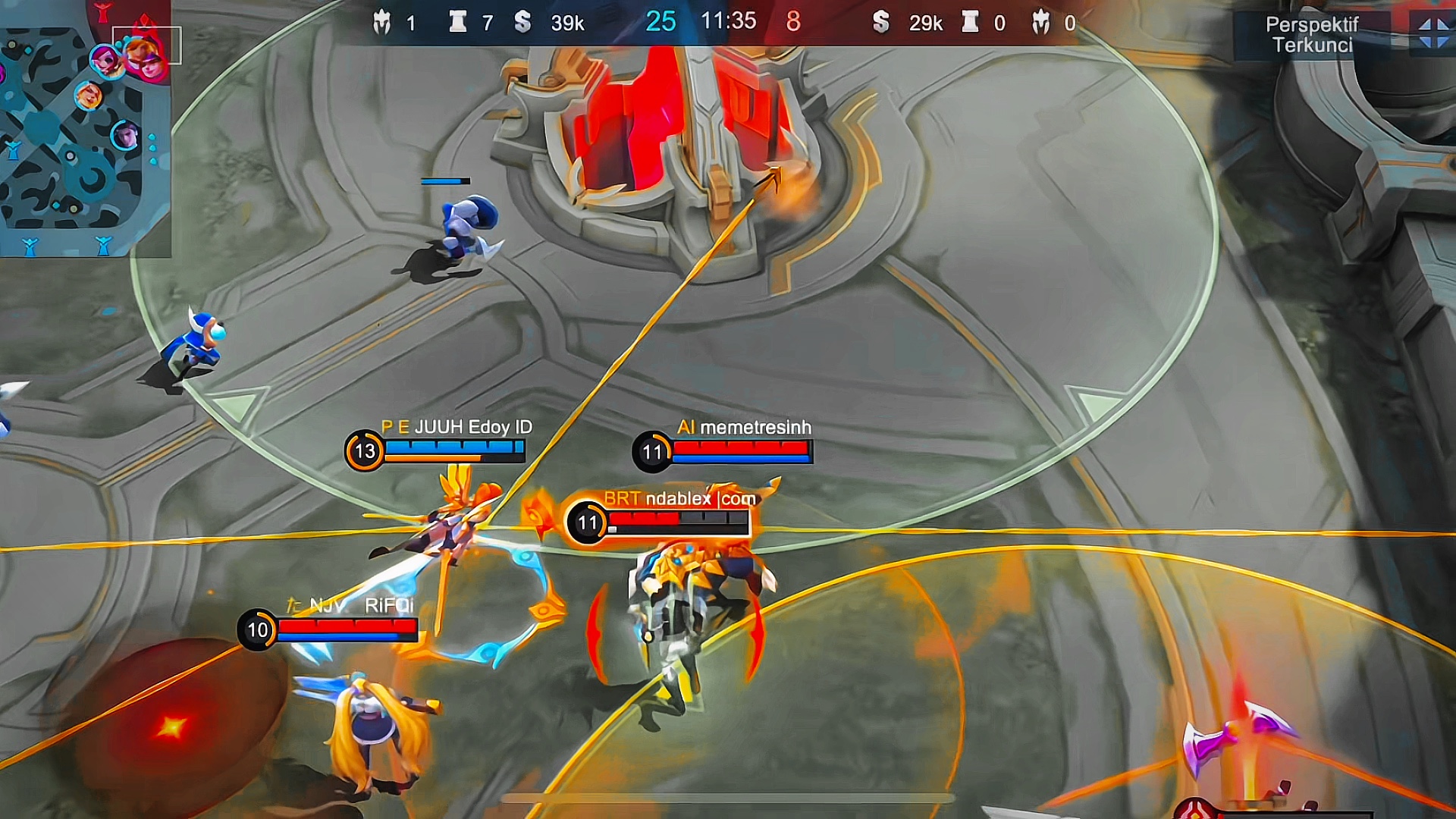1456x819 pixels.
Task: Select the dark-haired hero portrait on minimap
Action: [125, 136]
